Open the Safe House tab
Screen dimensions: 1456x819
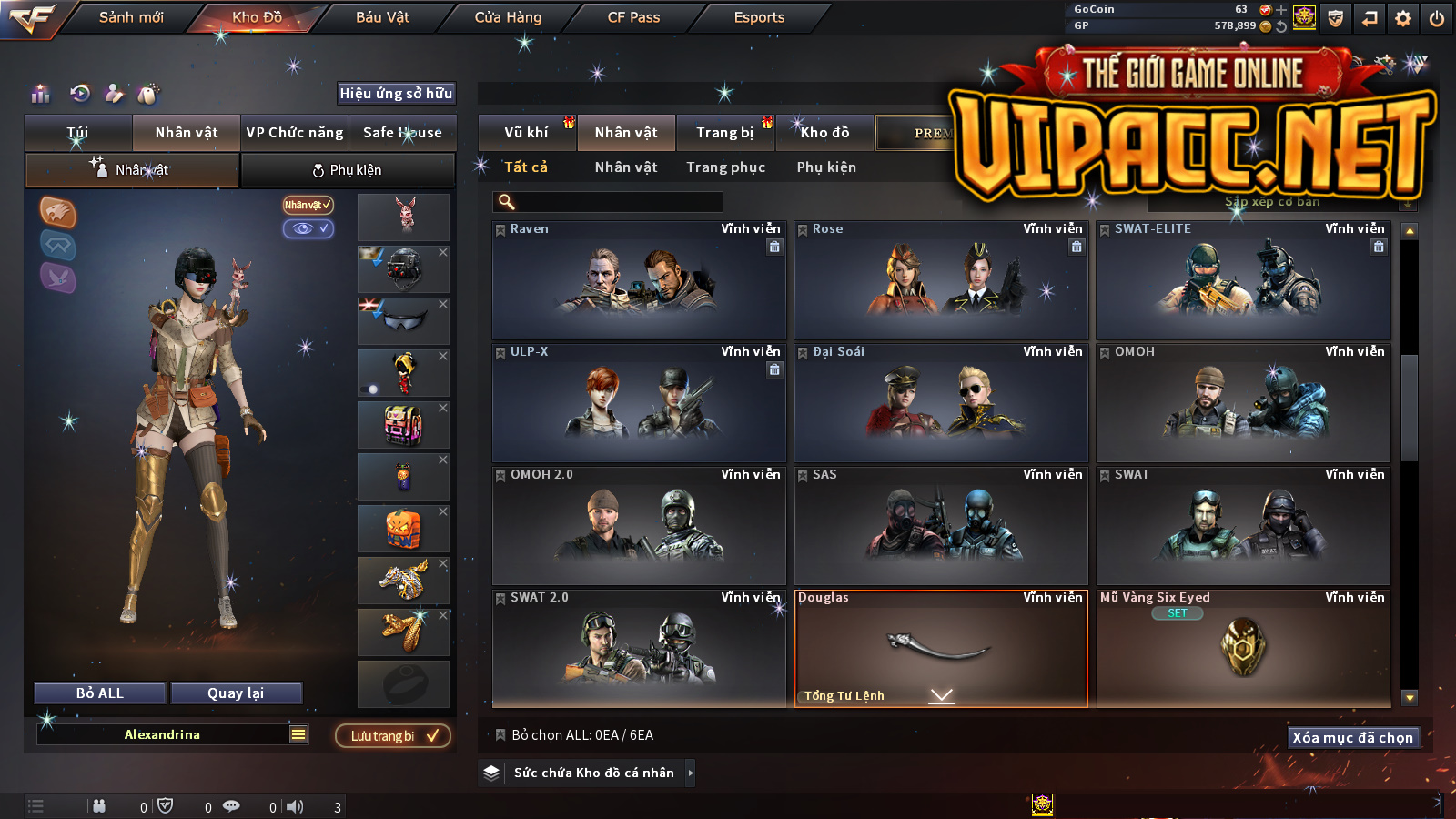(402, 133)
